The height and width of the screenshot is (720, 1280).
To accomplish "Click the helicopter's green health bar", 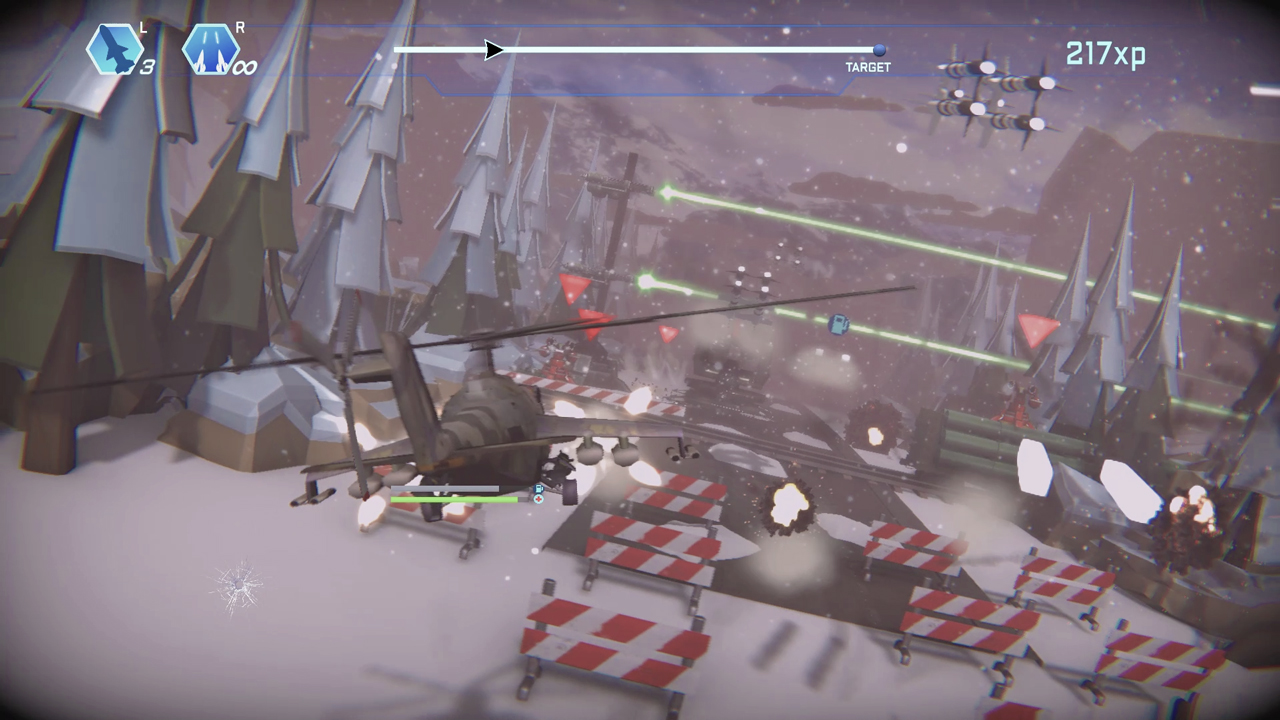I will pyautogui.click(x=455, y=497).
